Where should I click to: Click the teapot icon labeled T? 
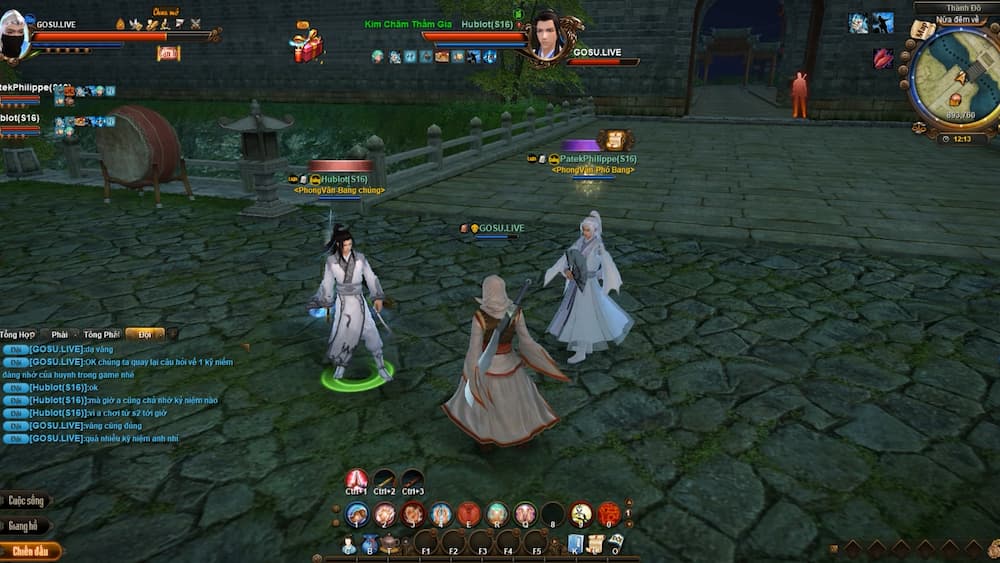(391, 544)
